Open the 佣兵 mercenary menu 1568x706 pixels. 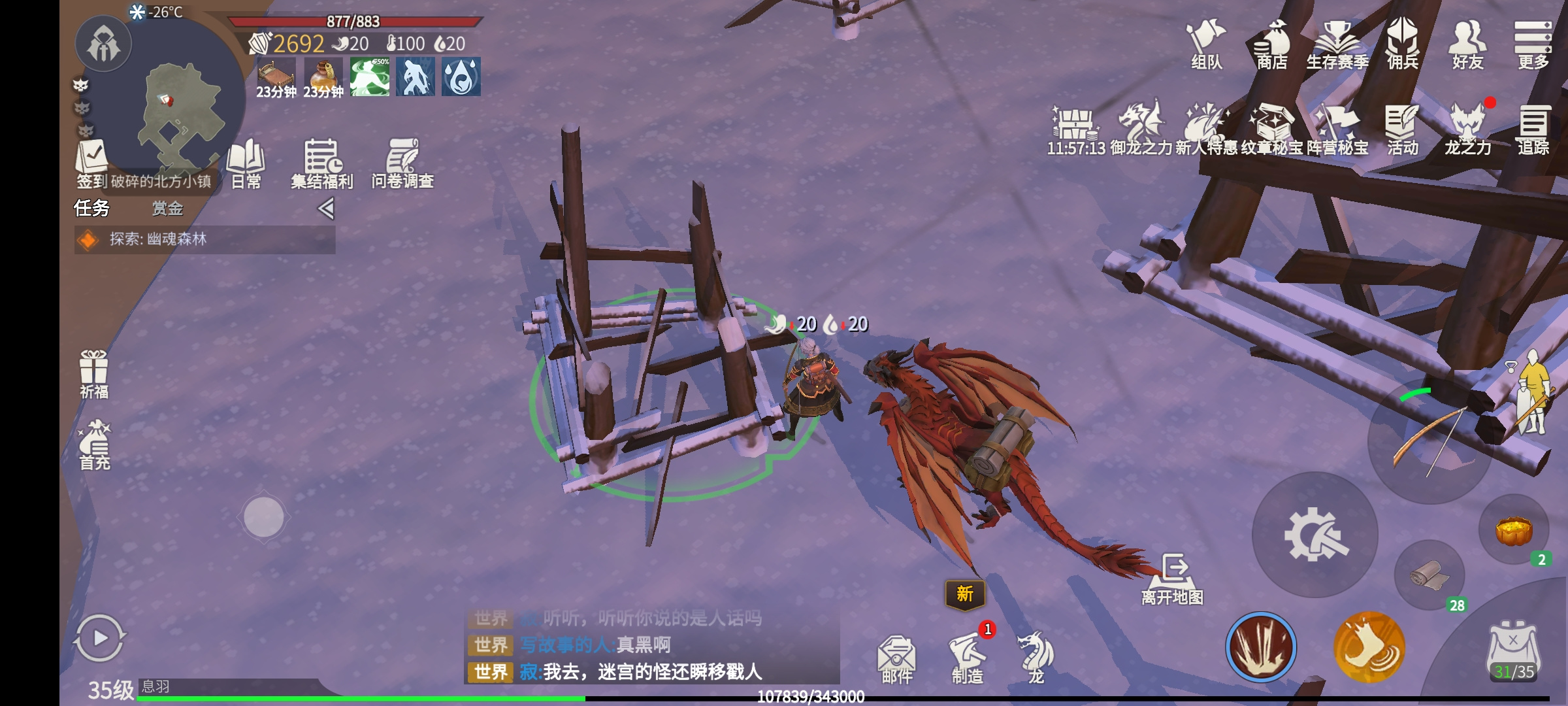(x=1402, y=43)
